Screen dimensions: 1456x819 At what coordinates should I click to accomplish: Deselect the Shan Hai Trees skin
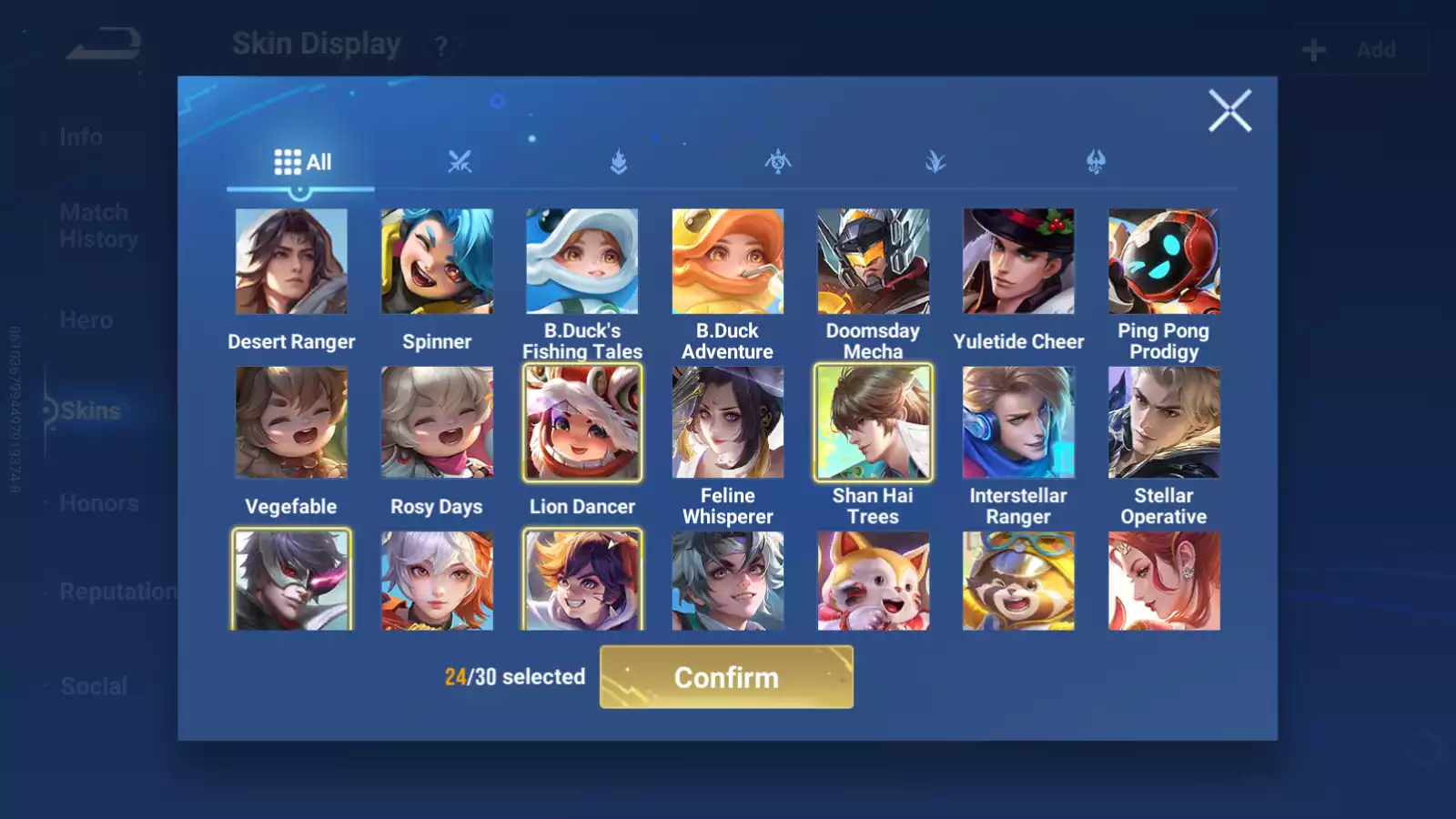[x=873, y=422]
